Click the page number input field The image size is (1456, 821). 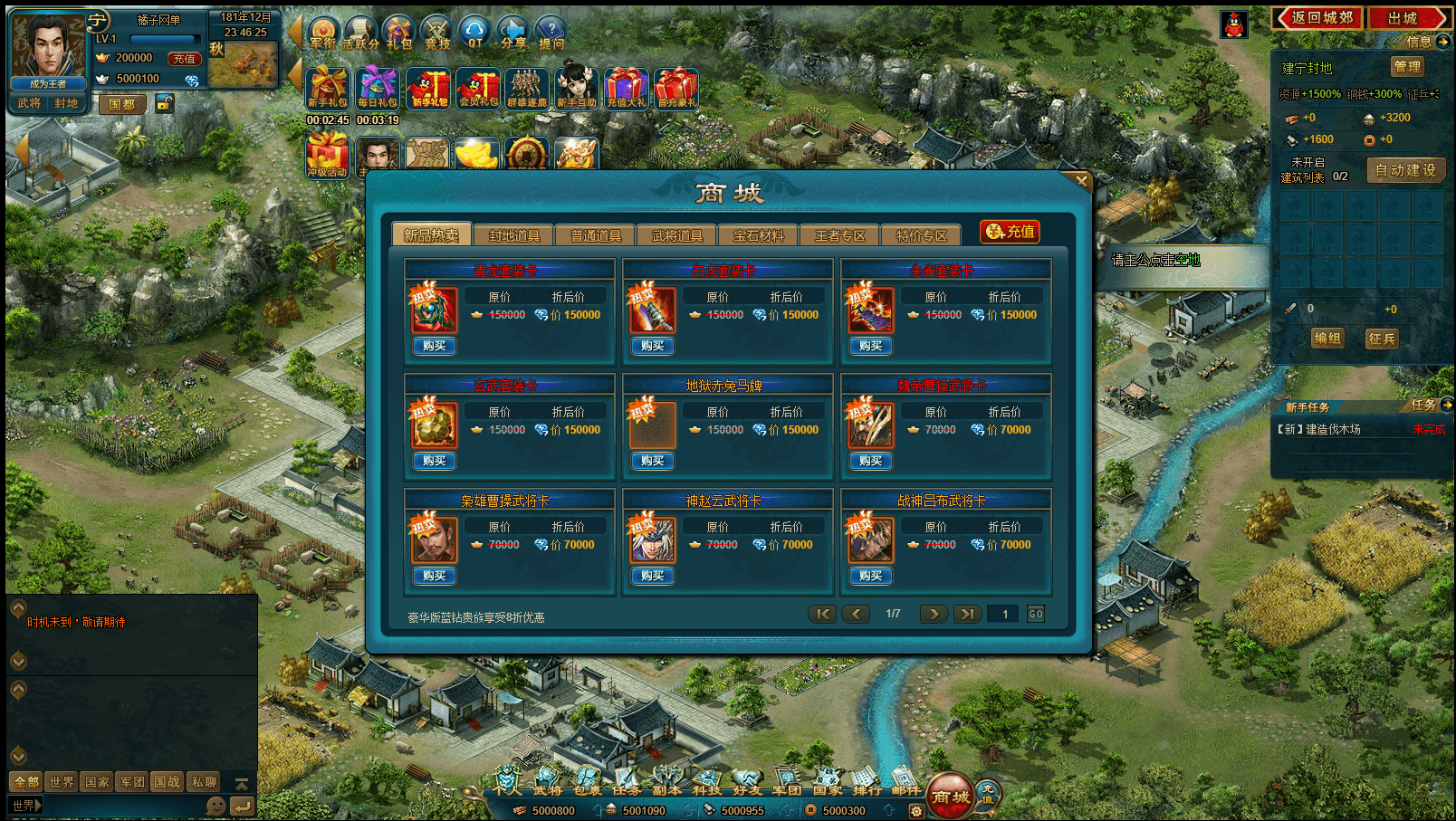tap(1004, 614)
